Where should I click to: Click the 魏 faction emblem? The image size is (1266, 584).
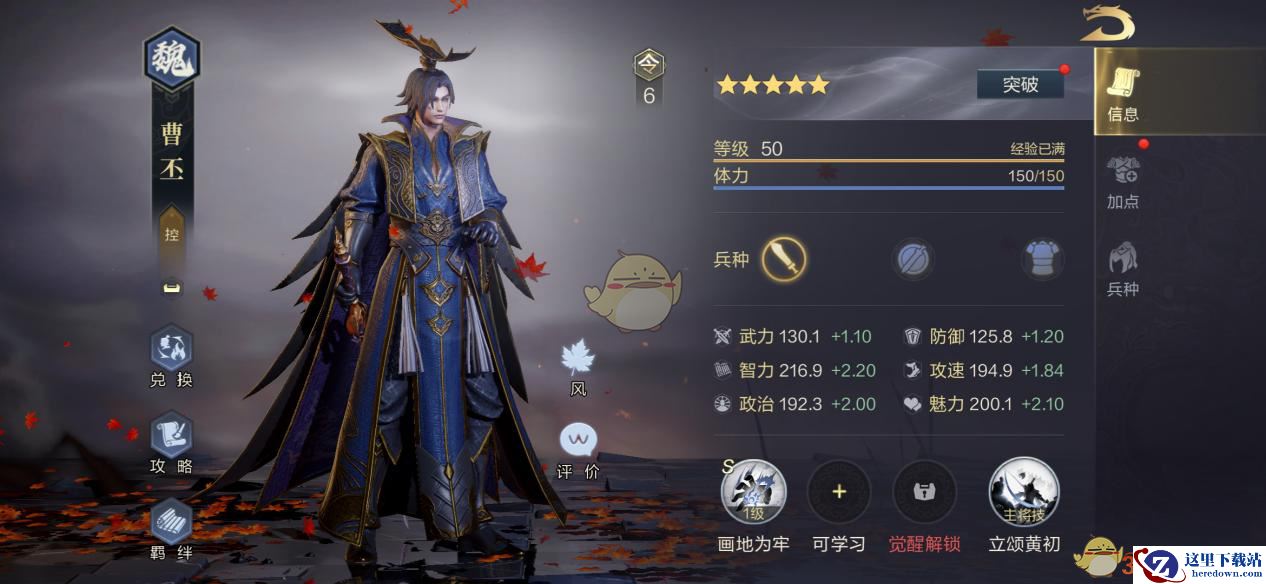point(172,59)
